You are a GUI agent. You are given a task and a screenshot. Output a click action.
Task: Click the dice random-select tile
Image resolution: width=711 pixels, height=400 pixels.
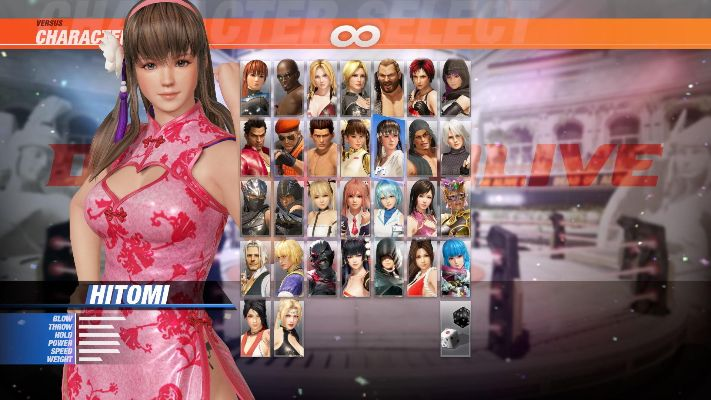455,327
